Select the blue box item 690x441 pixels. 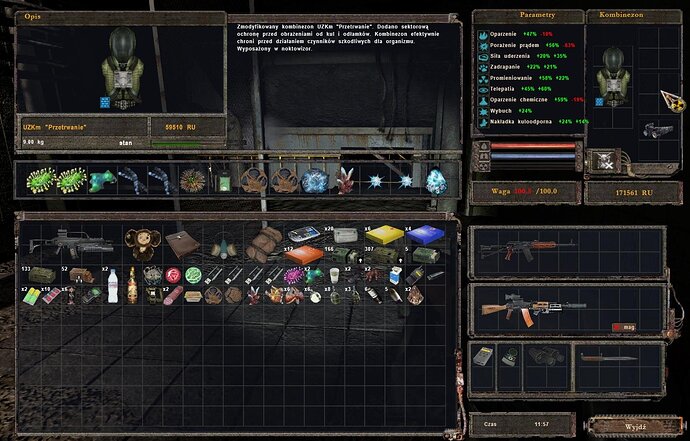pyautogui.click(x=424, y=236)
